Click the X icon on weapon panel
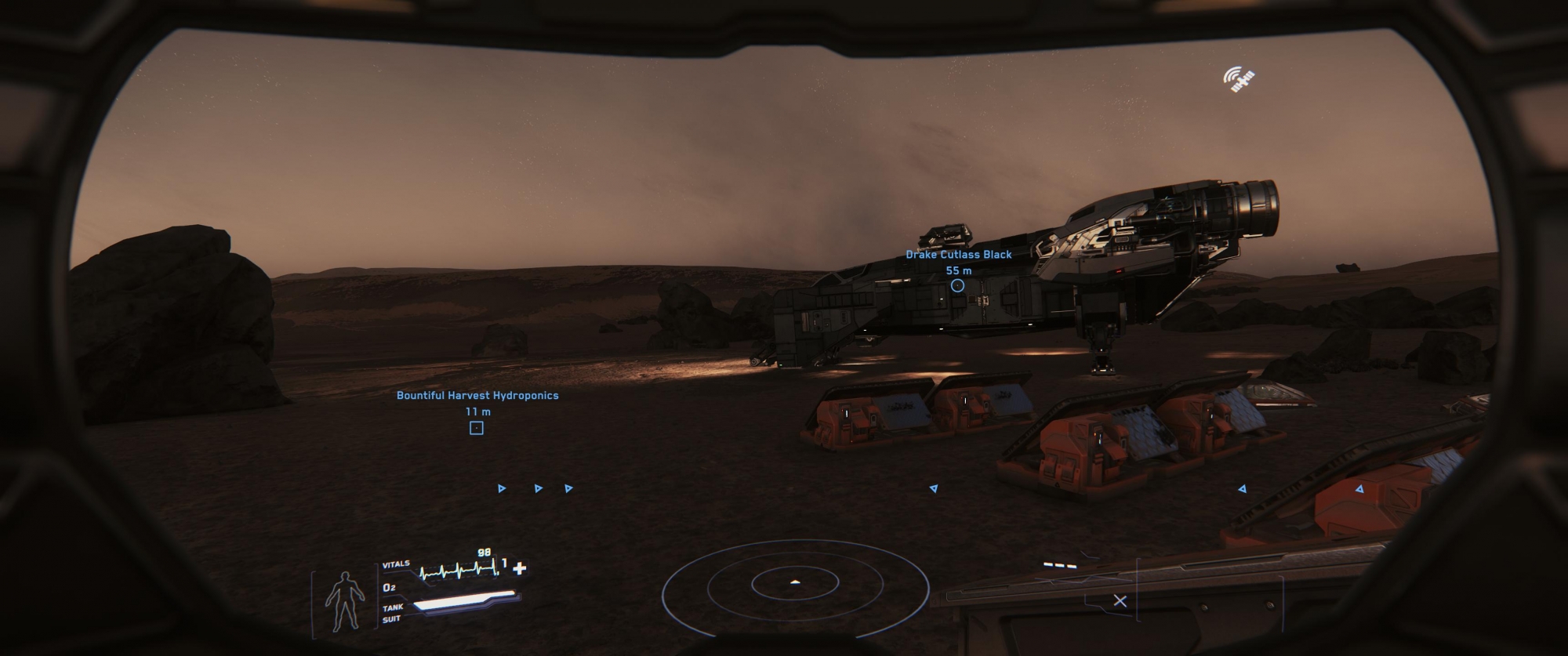Image resolution: width=1568 pixels, height=656 pixels. pos(1120,601)
